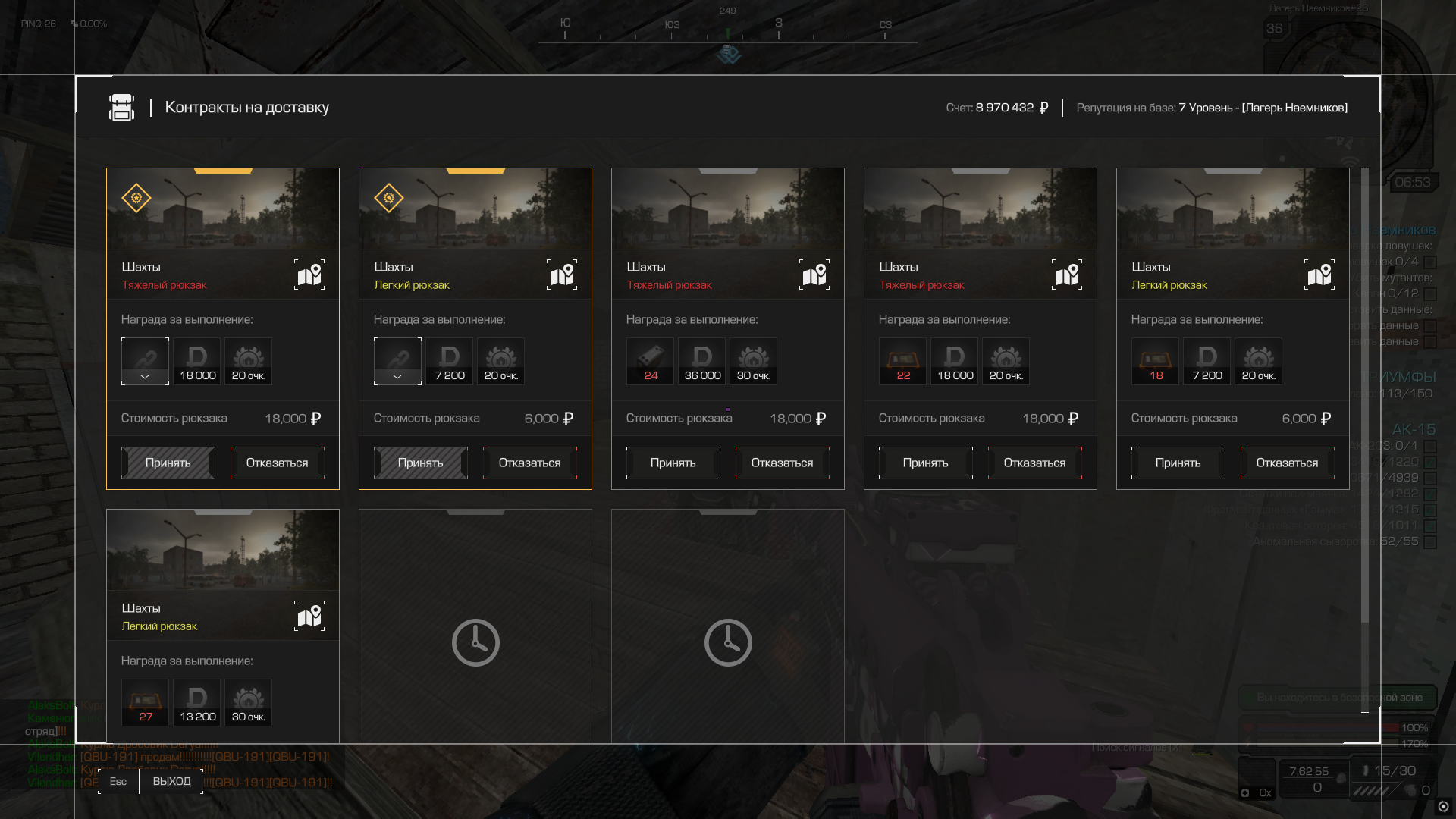Image resolution: width=1456 pixels, height=819 pixels.
Task: Decline the gold-emblem light backpack contract
Action: point(529,463)
